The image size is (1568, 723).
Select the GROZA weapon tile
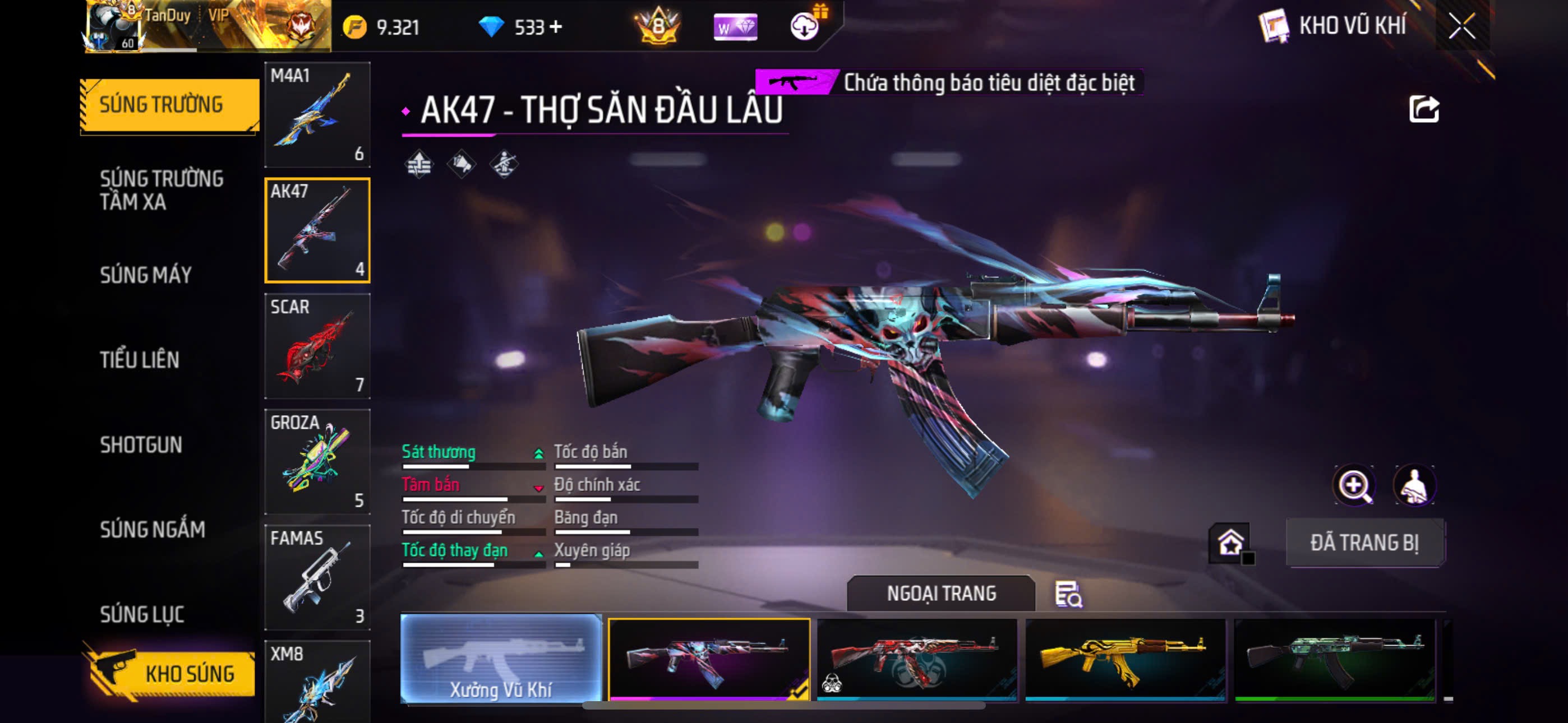tap(317, 461)
